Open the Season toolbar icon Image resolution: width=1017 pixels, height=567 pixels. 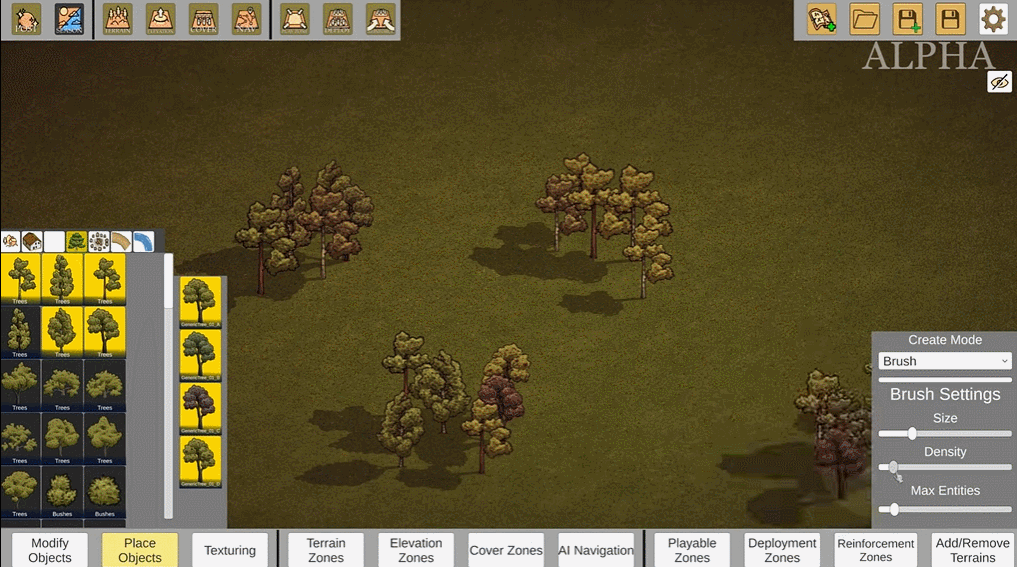[69, 19]
